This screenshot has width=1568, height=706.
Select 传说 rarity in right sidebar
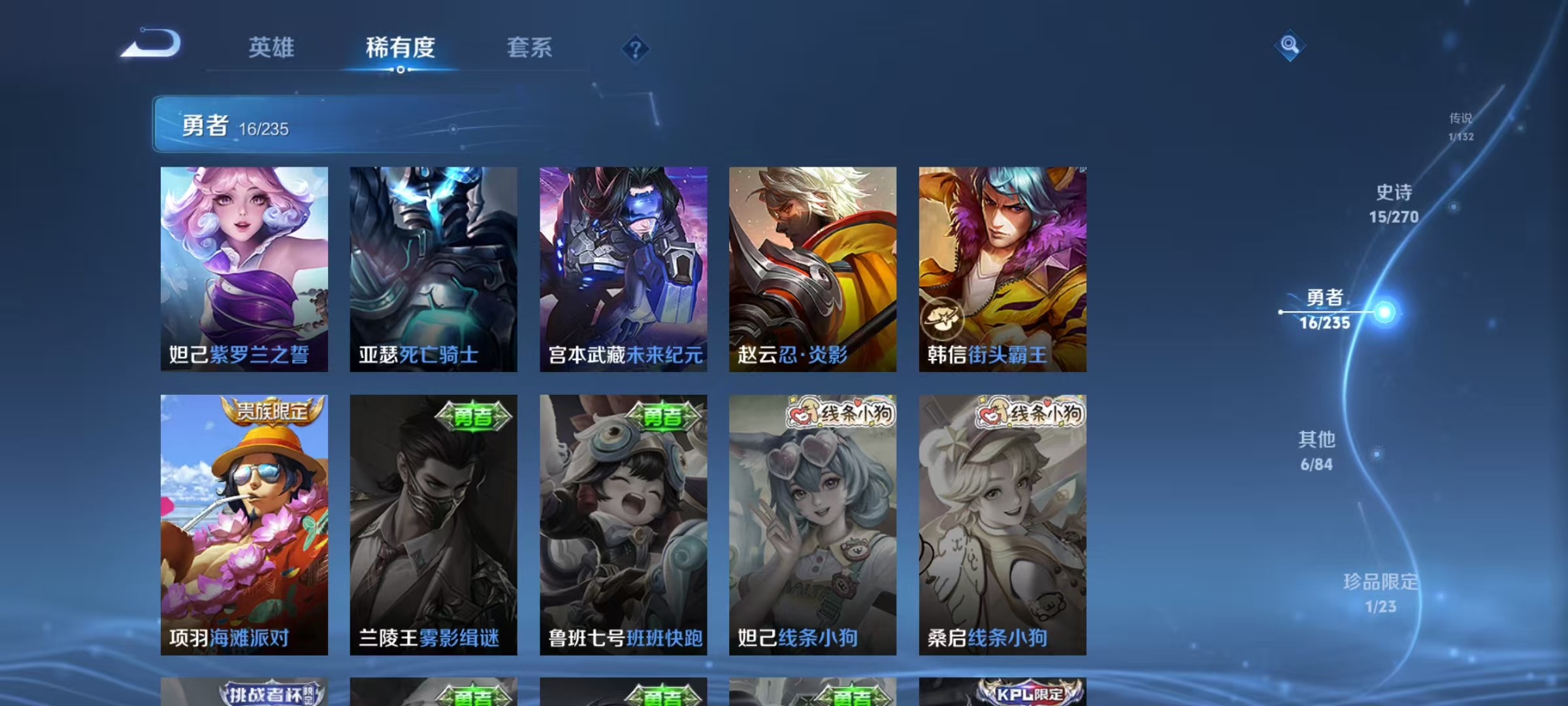pyautogui.click(x=1461, y=127)
